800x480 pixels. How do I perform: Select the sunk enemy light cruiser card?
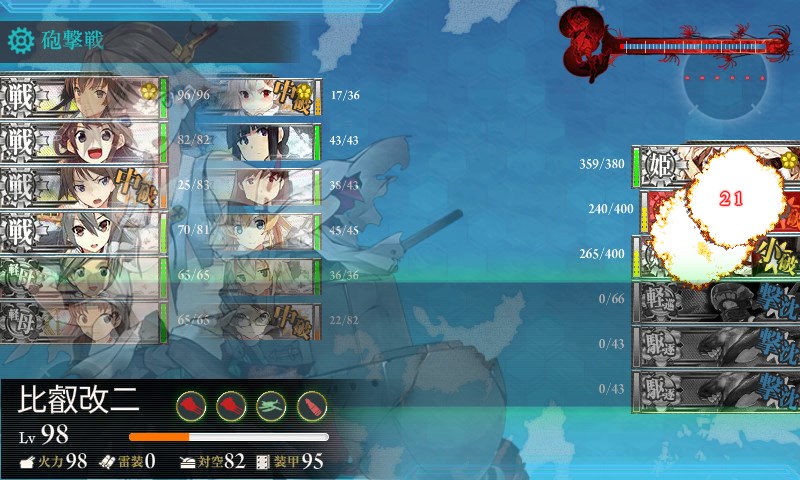pyautogui.click(x=715, y=300)
